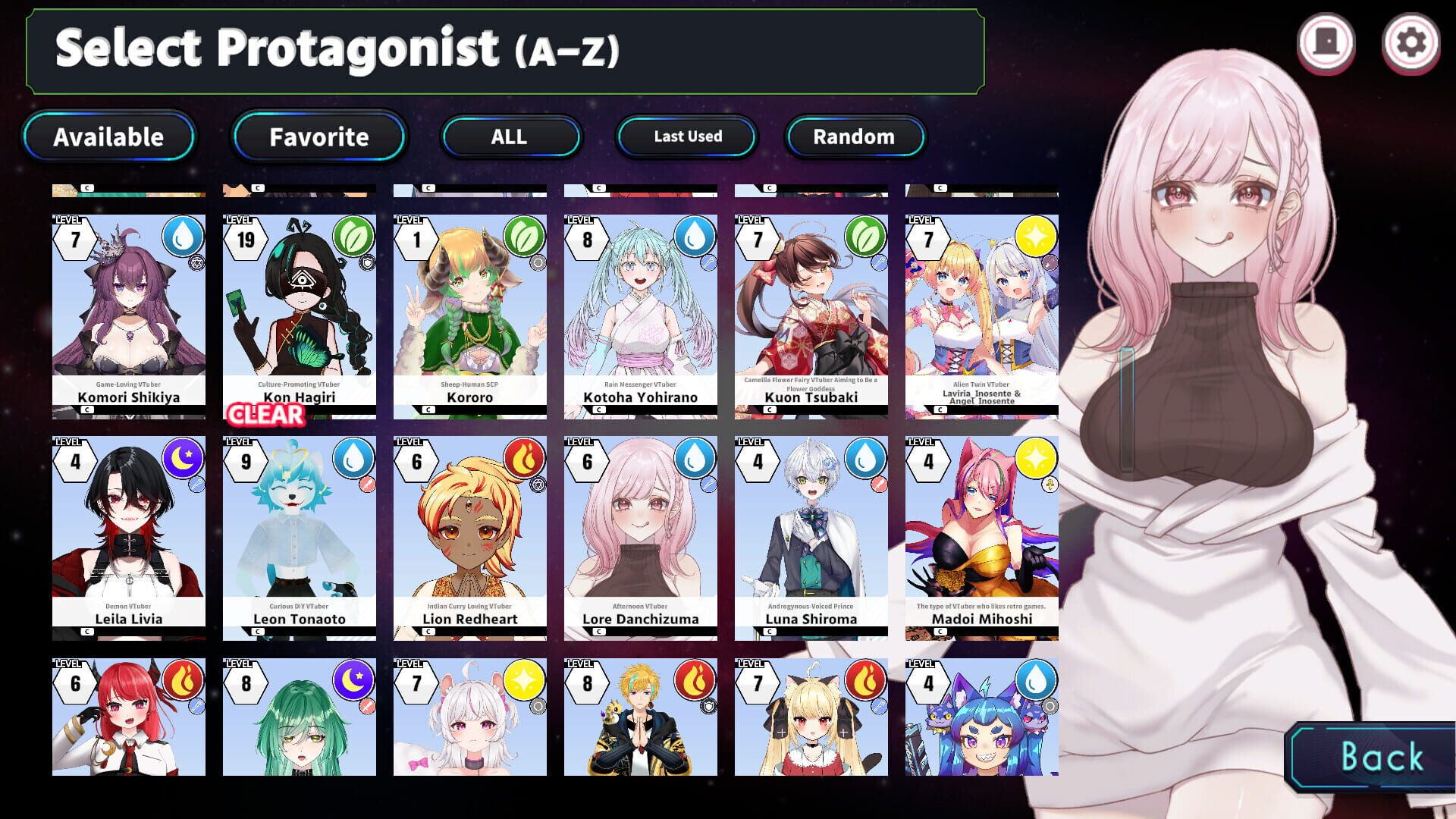The image size is (1456, 819).
Task: Click the leaf element icon on Kuon Tsubaki's card
Action: click(x=865, y=239)
